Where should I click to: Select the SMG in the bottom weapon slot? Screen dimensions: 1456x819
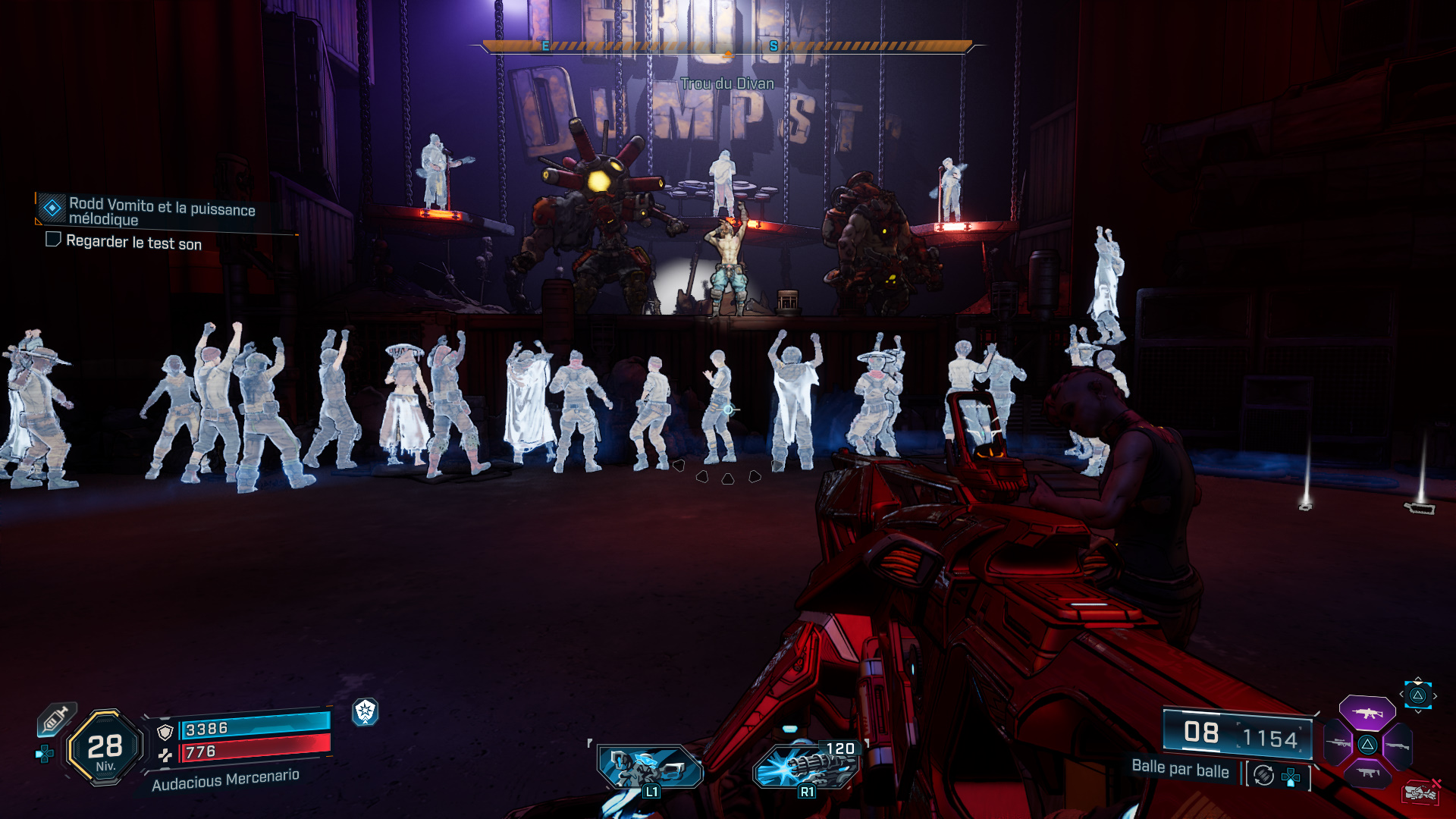point(1367,773)
